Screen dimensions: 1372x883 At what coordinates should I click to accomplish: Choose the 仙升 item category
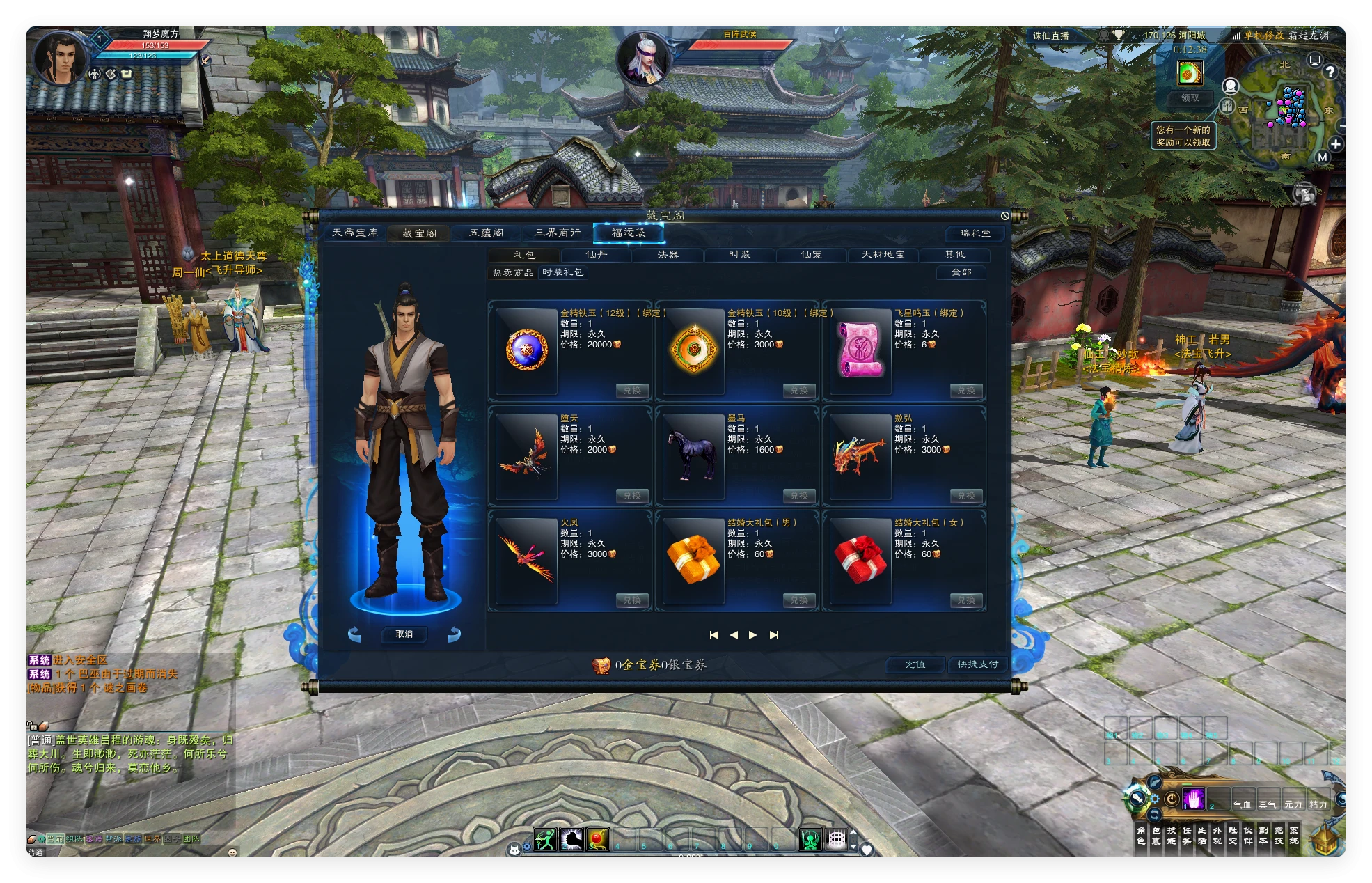click(597, 255)
